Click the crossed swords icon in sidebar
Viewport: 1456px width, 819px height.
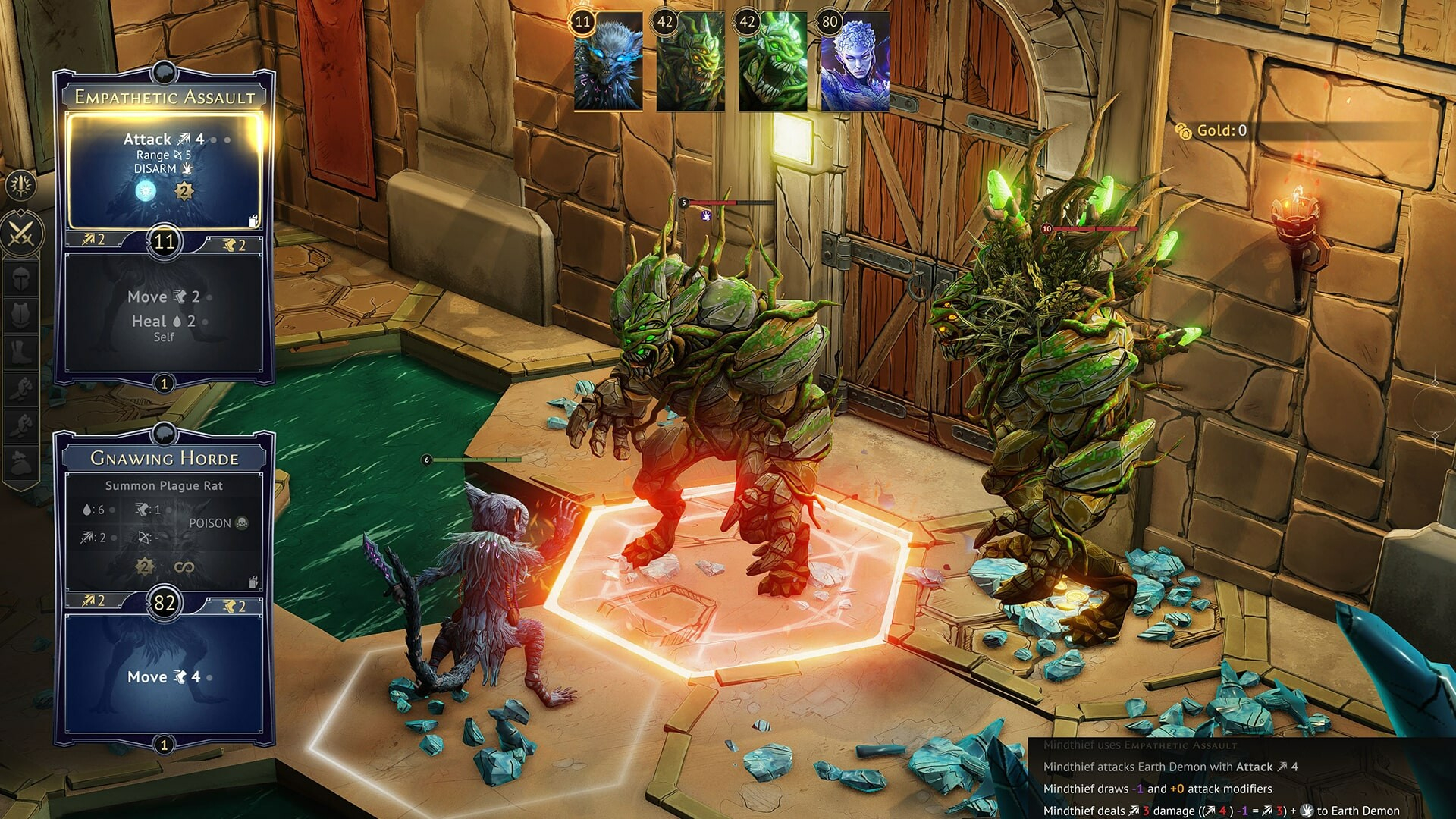21,234
